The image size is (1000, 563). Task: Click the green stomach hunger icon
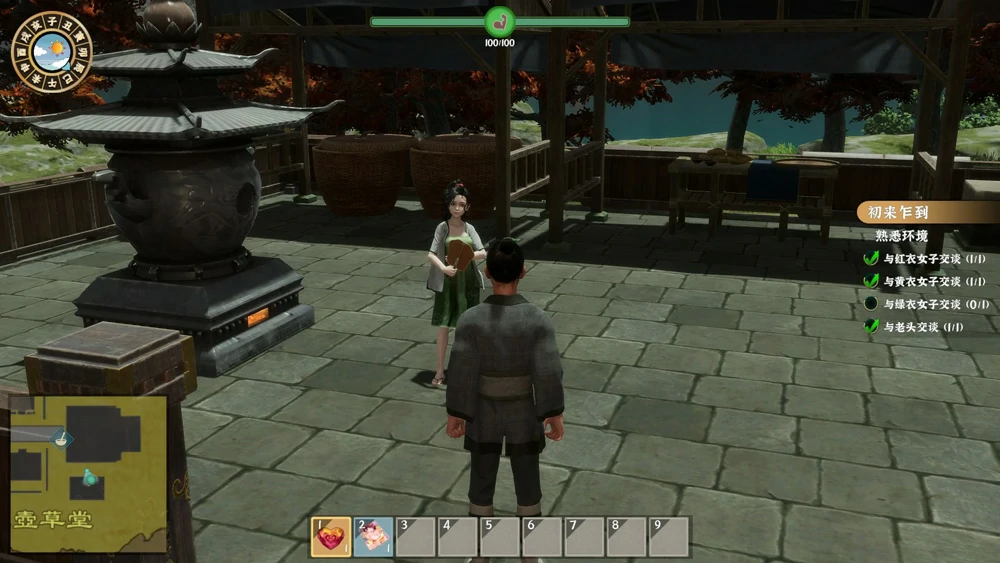(500, 21)
